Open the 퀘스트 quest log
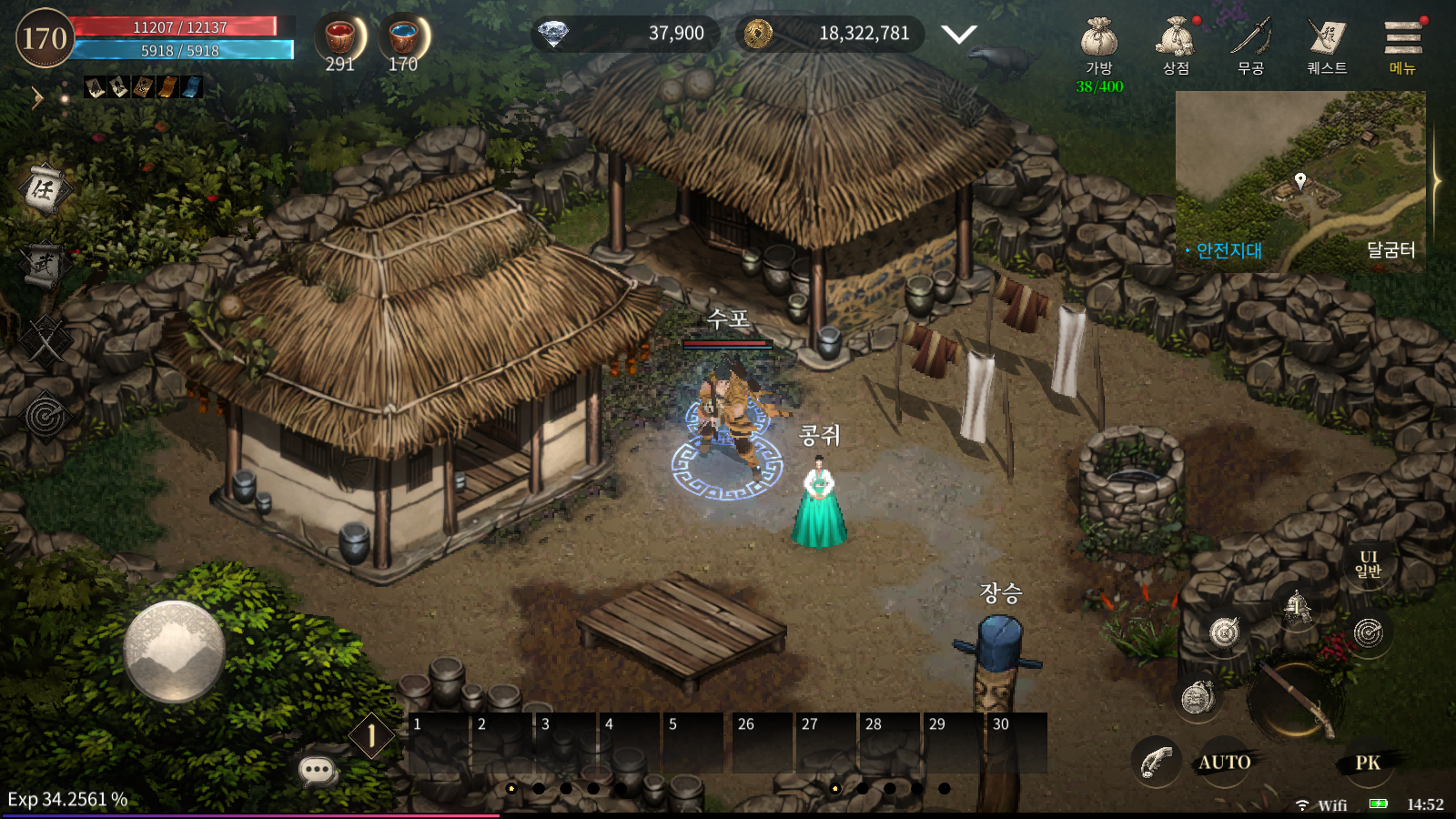Image resolution: width=1456 pixels, height=819 pixels. point(1327,44)
